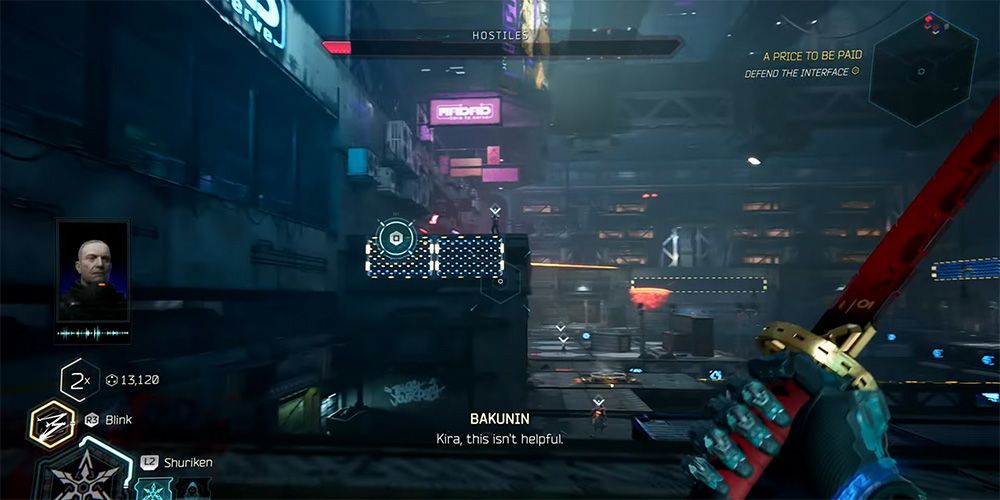Click the 2x combo multiplier hexagon
The image size is (1000, 500).
(78, 380)
